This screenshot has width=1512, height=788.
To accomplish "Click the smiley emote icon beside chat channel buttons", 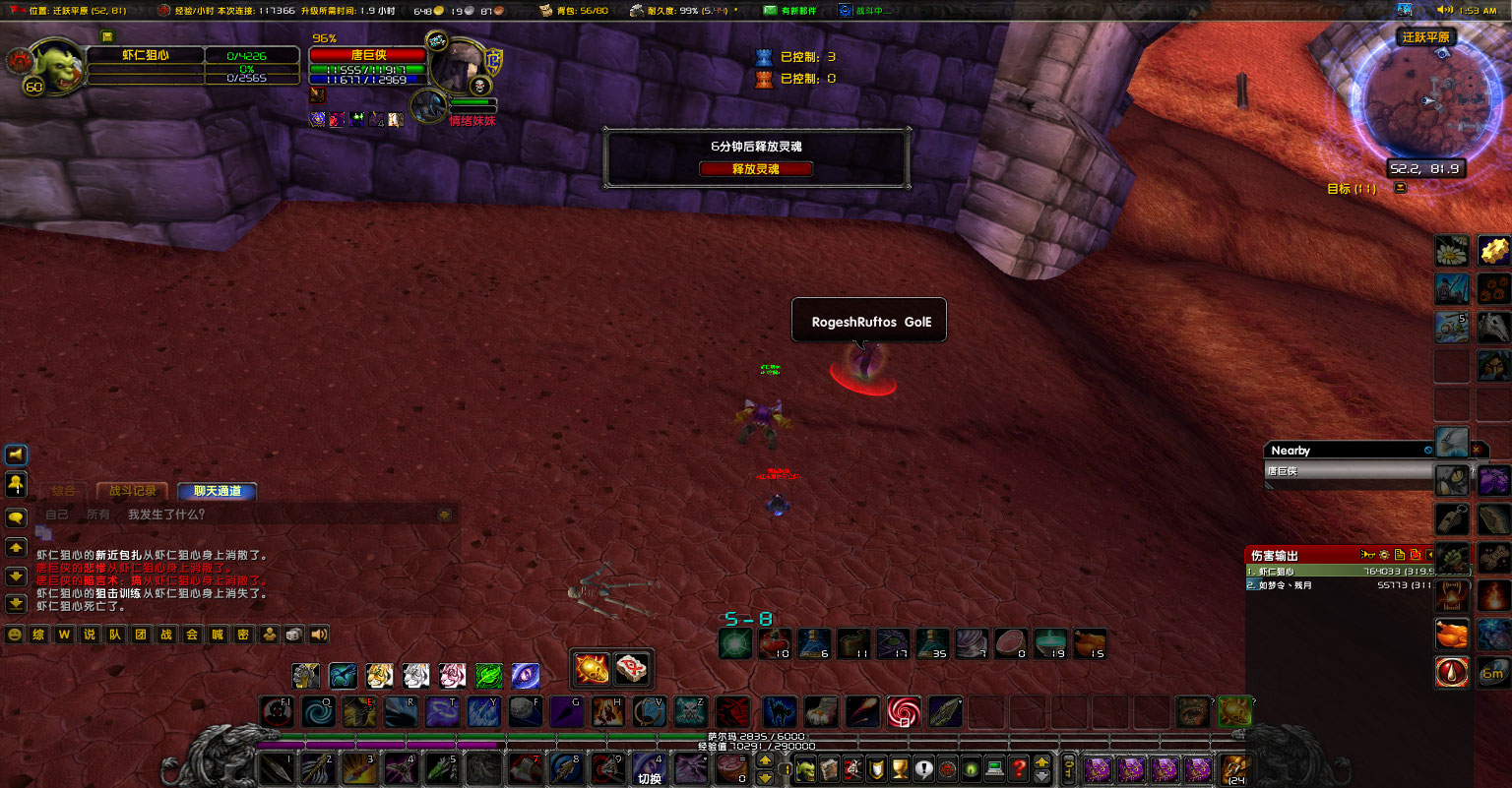I will point(14,634).
